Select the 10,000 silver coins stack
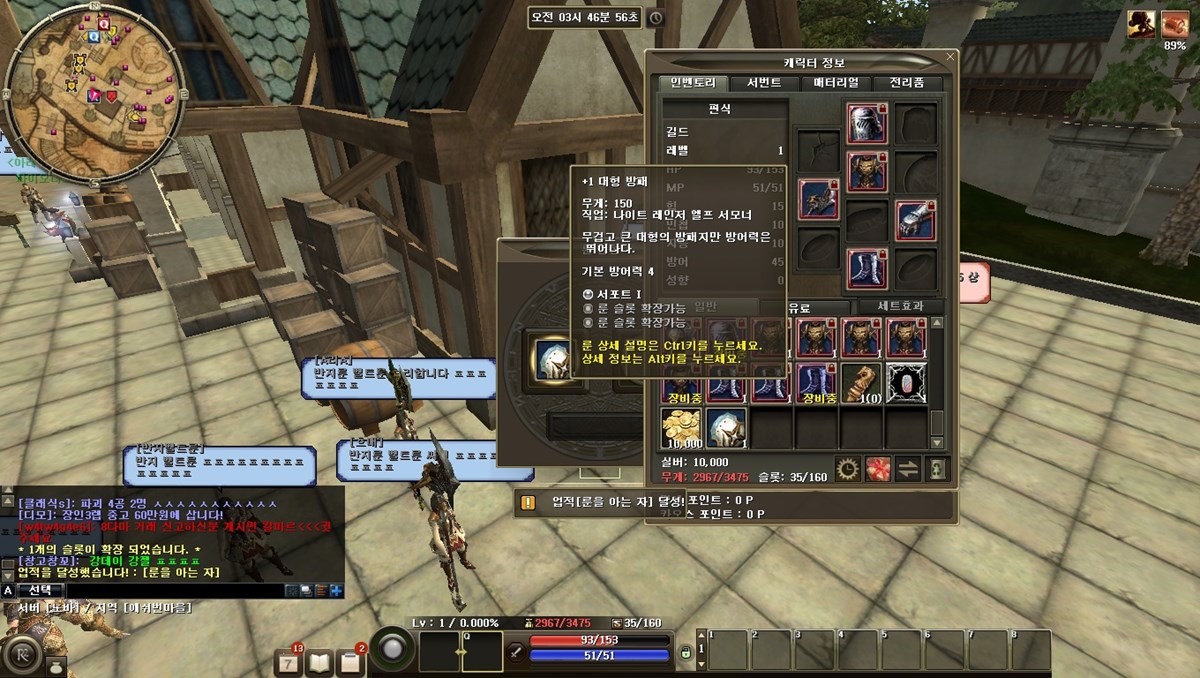The height and width of the screenshot is (678, 1200). click(681, 428)
